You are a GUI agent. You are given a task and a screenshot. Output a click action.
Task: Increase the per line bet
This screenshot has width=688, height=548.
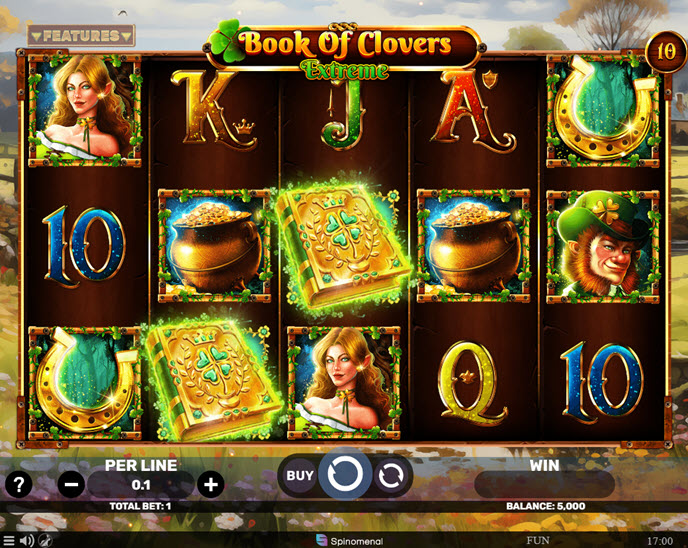click(210, 485)
